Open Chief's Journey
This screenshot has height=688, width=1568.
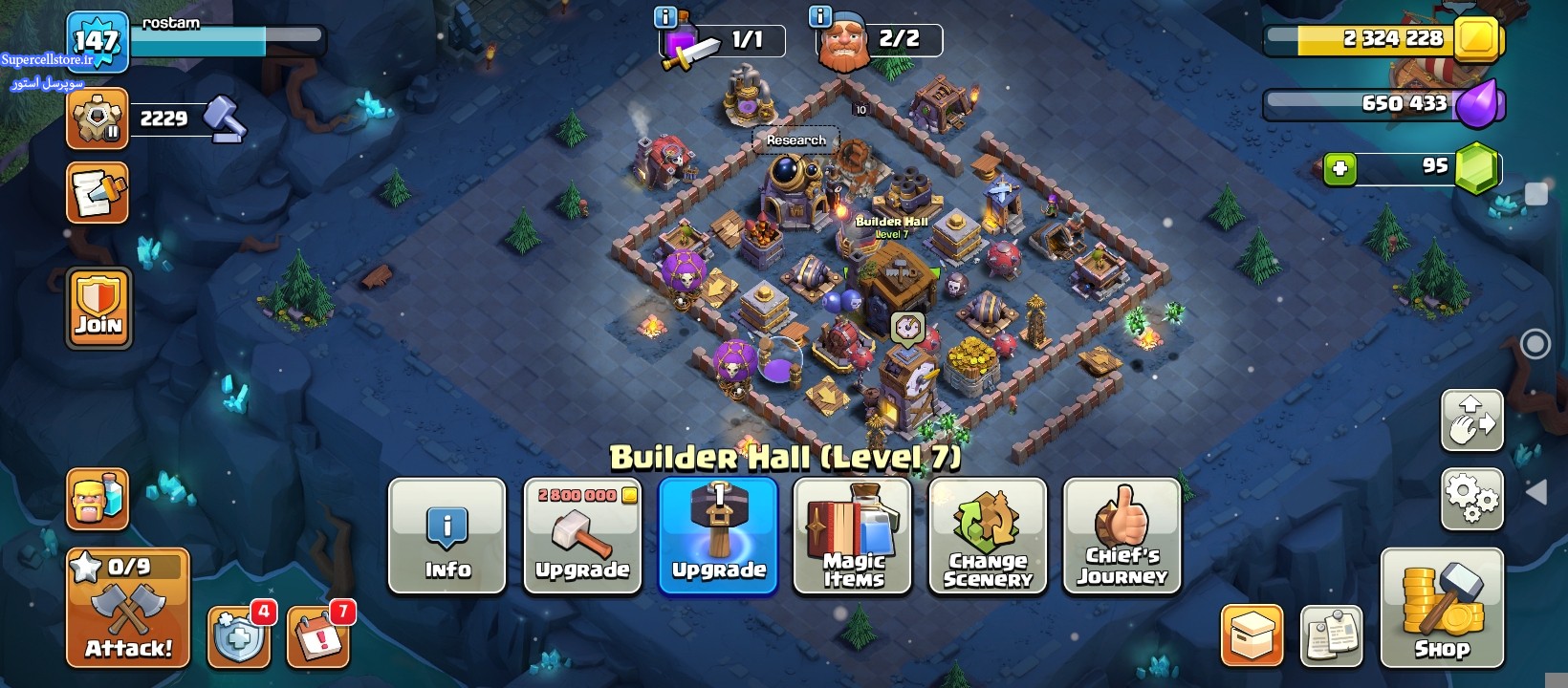1122,536
